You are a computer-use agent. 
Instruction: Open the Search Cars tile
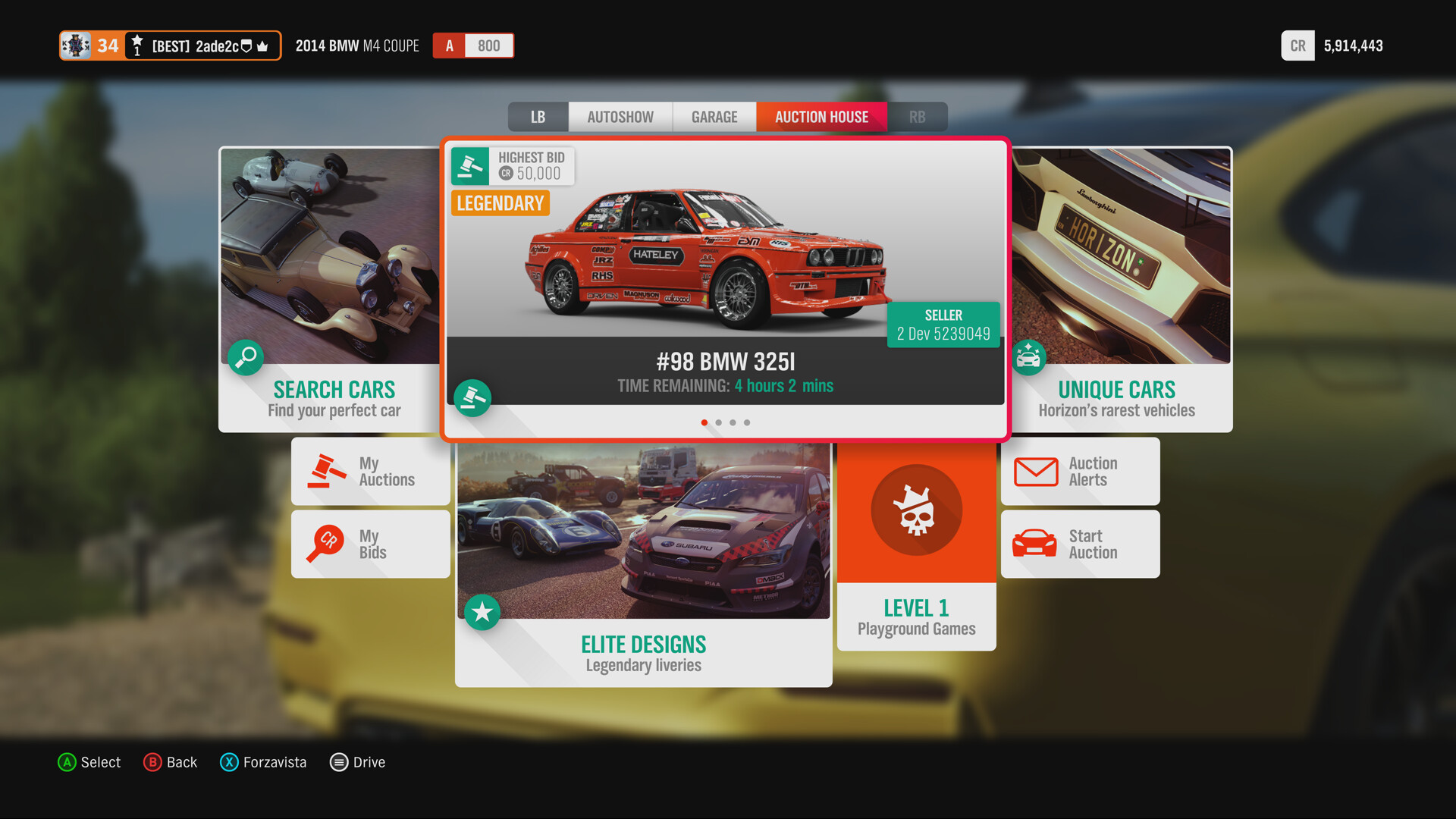click(330, 290)
